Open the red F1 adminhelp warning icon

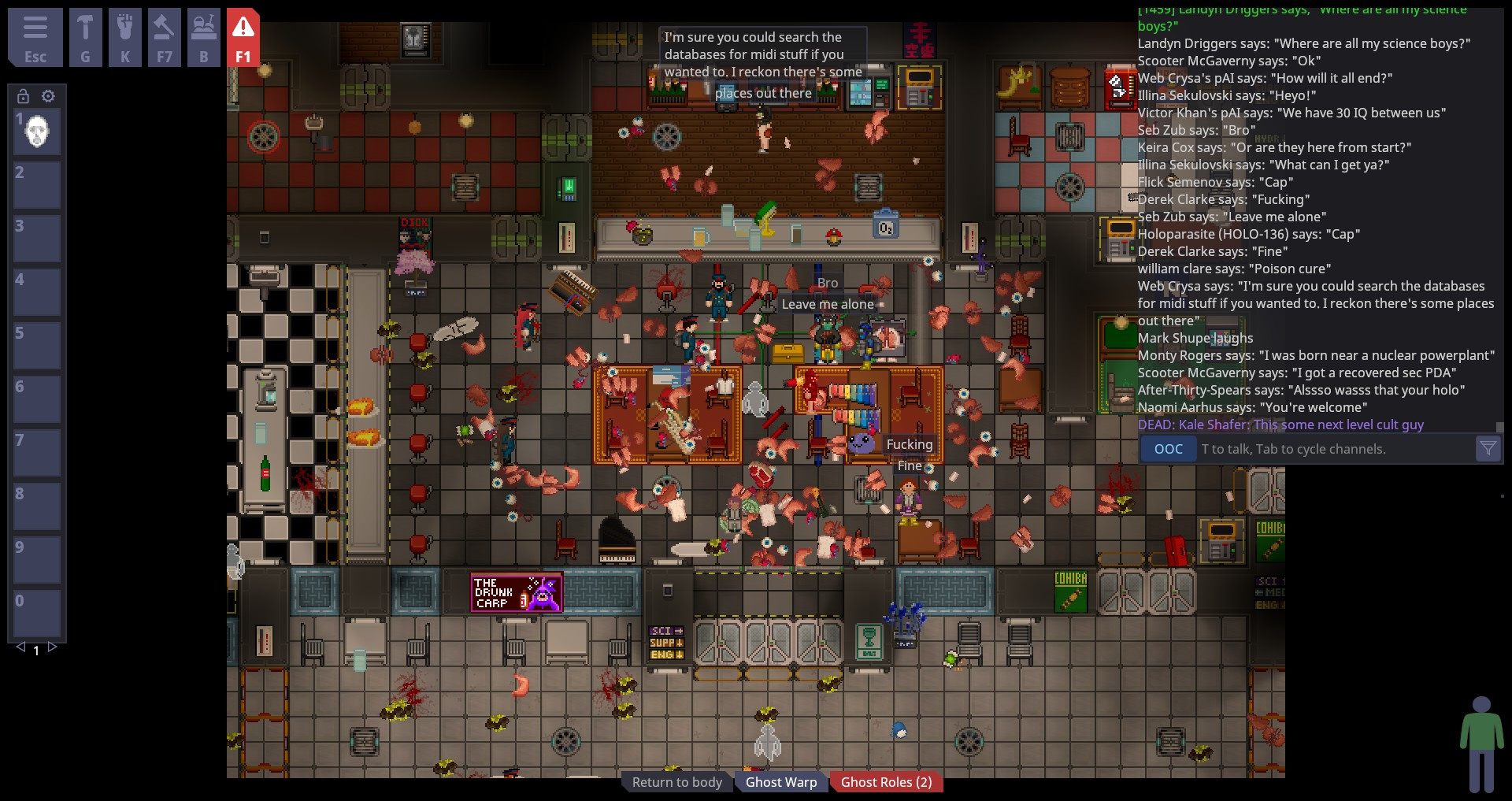[243, 36]
